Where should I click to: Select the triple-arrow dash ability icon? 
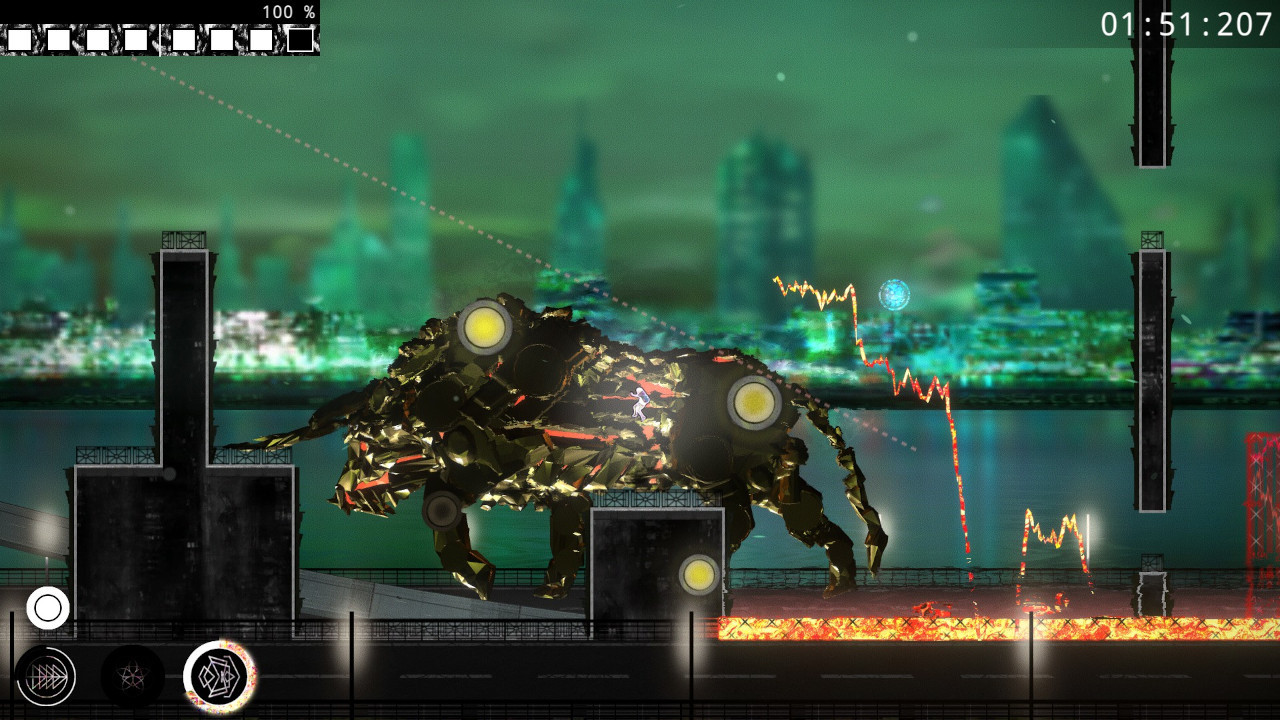47,678
